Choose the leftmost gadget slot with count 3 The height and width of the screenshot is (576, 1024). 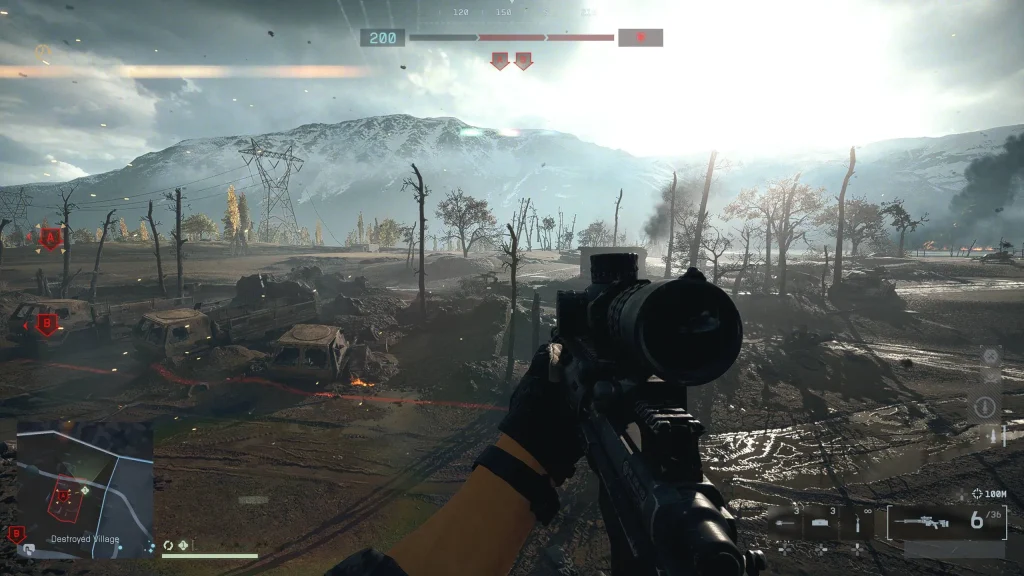(785, 522)
